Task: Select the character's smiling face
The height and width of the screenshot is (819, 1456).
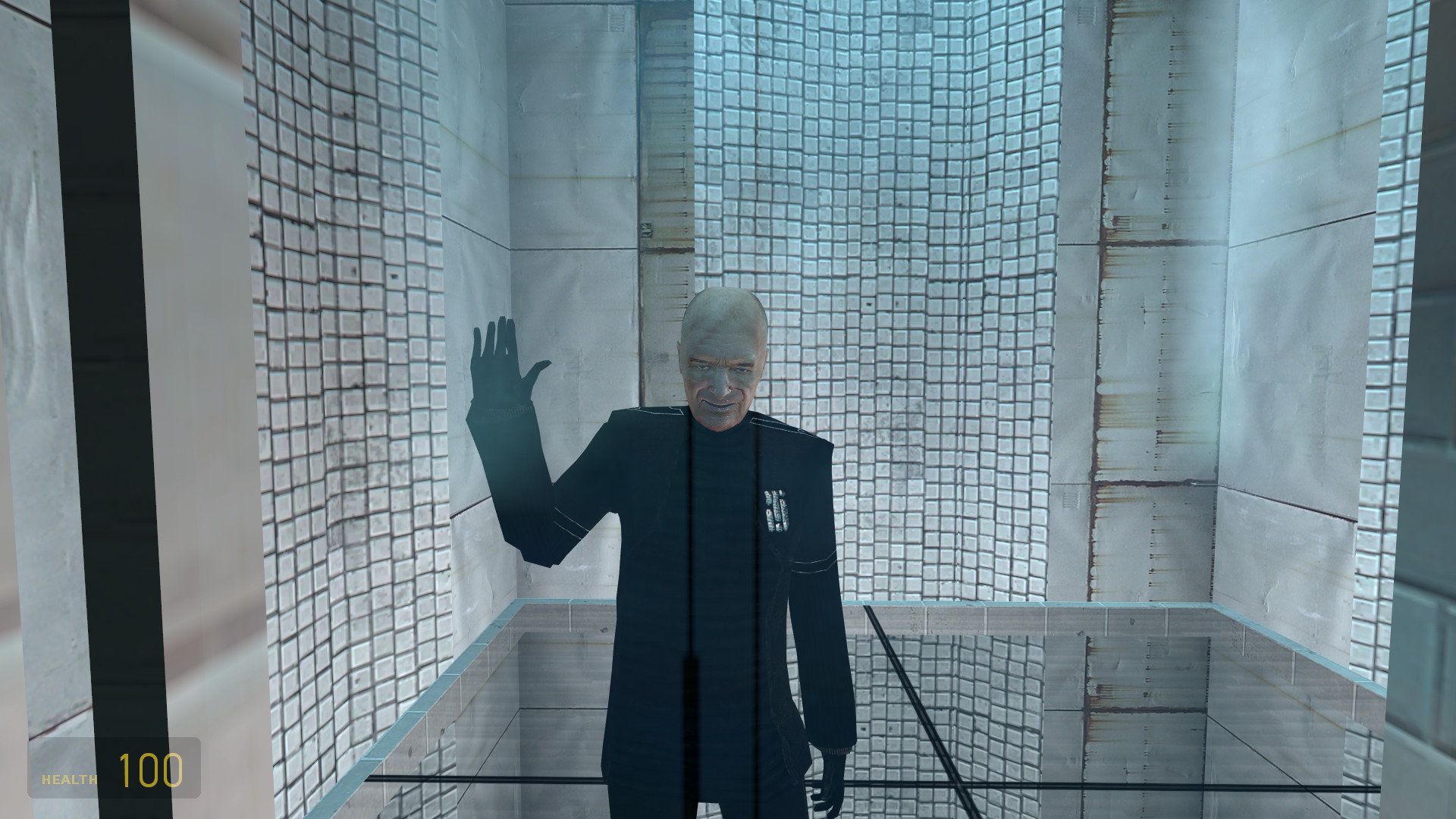Action: pos(719,387)
